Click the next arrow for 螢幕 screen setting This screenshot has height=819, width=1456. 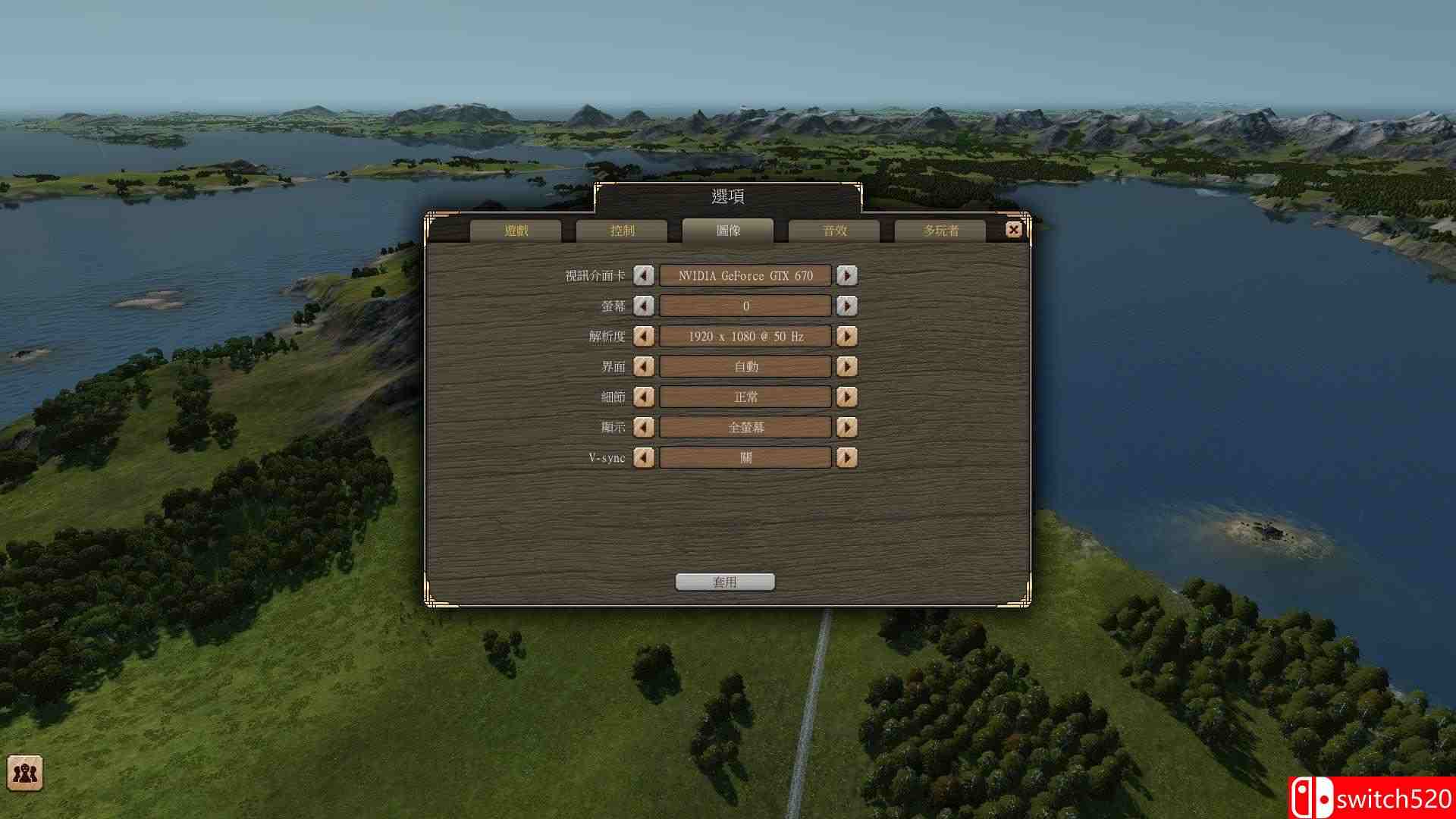tap(847, 306)
